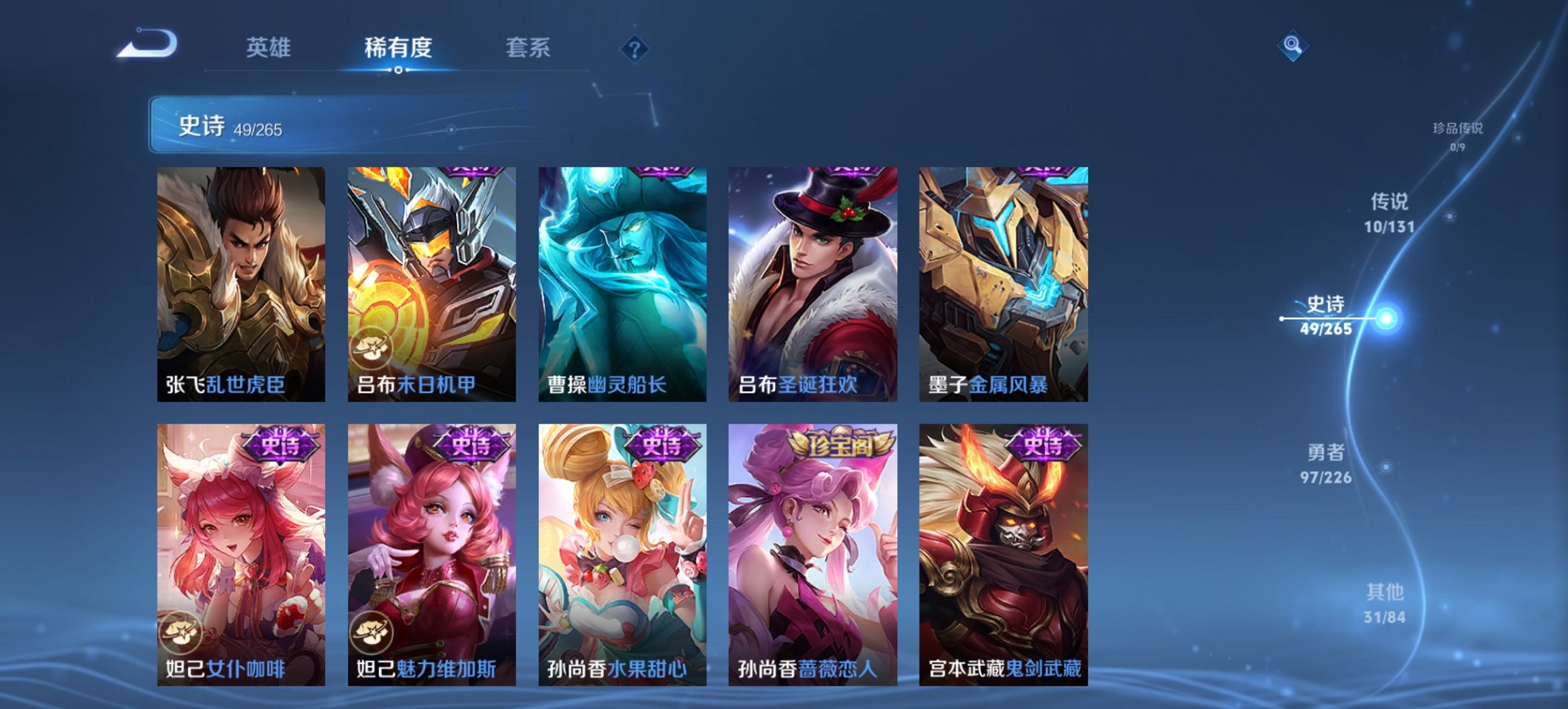This screenshot has height=709, width=1568.
Task: Expand the 史诗 49/265 header bar
Action: click(x=273, y=126)
